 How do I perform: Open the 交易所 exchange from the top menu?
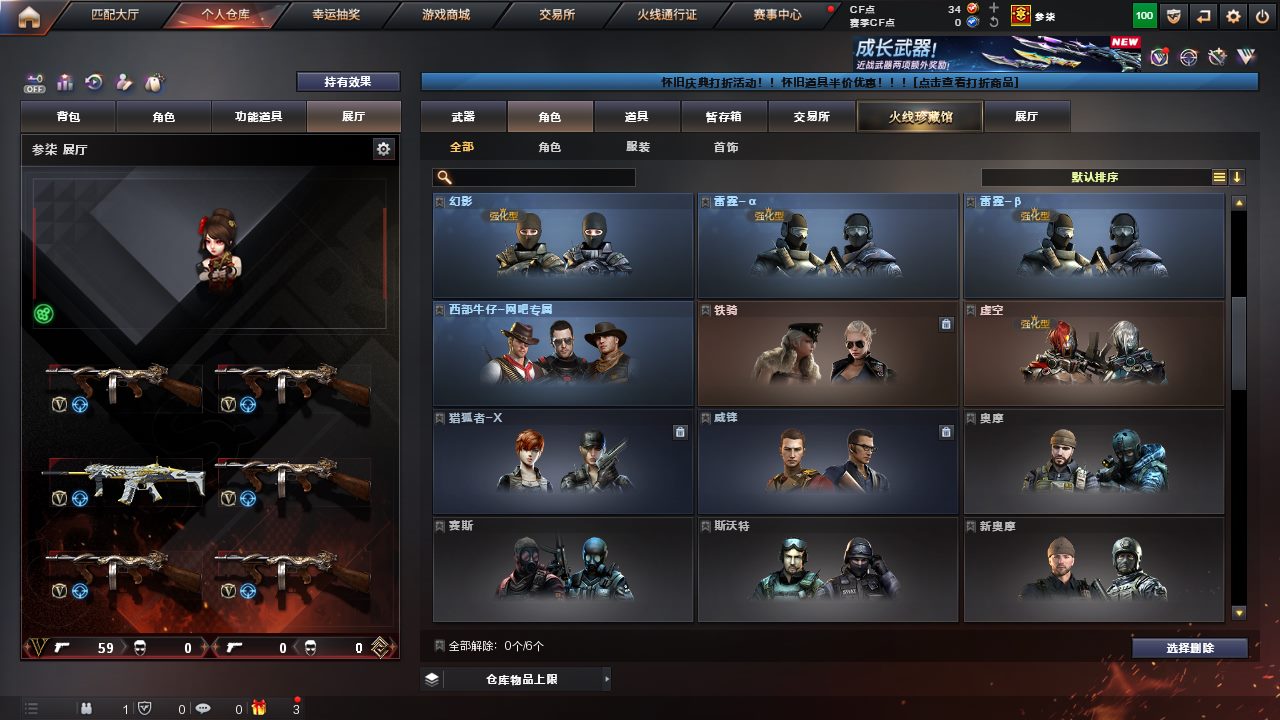(556, 15)
